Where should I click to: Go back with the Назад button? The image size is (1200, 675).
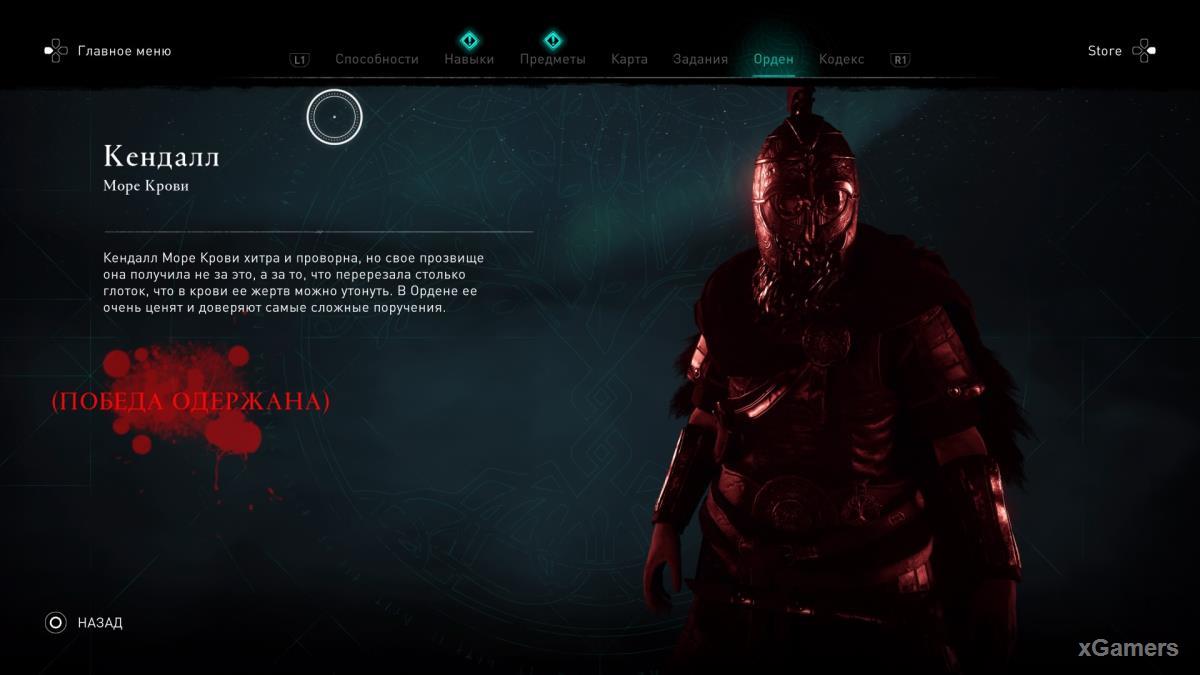(x=99, y=623)
